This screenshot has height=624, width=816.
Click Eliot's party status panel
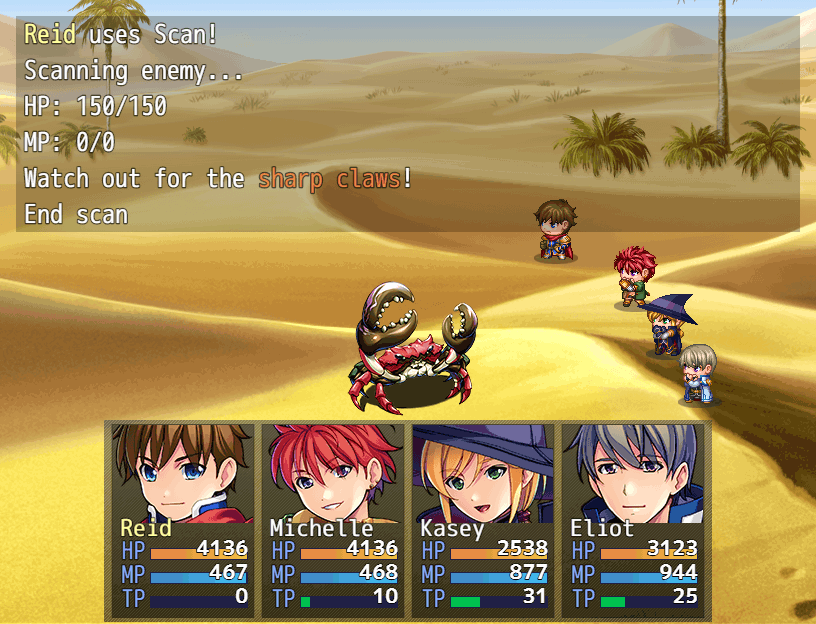[633, 518]
